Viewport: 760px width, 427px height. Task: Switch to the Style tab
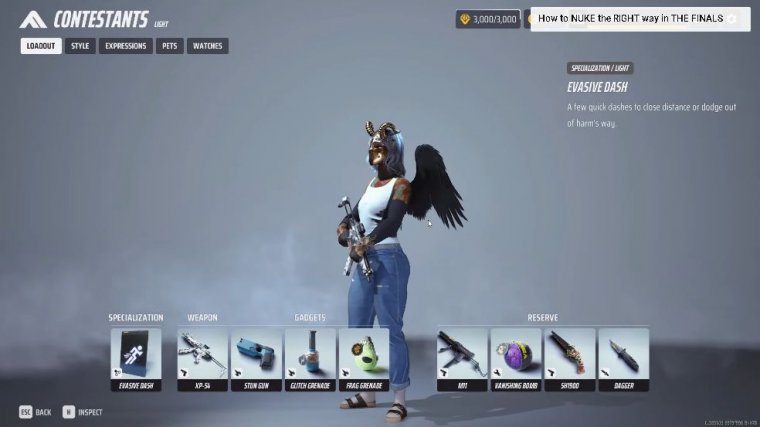[x=80, y=46]
